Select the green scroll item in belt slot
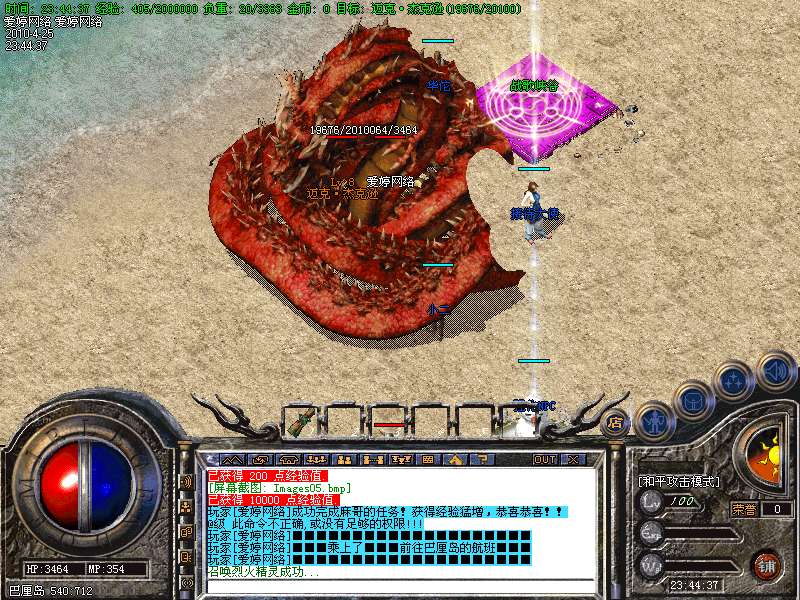Screen dimensions: 800x600 click(299, 422)
